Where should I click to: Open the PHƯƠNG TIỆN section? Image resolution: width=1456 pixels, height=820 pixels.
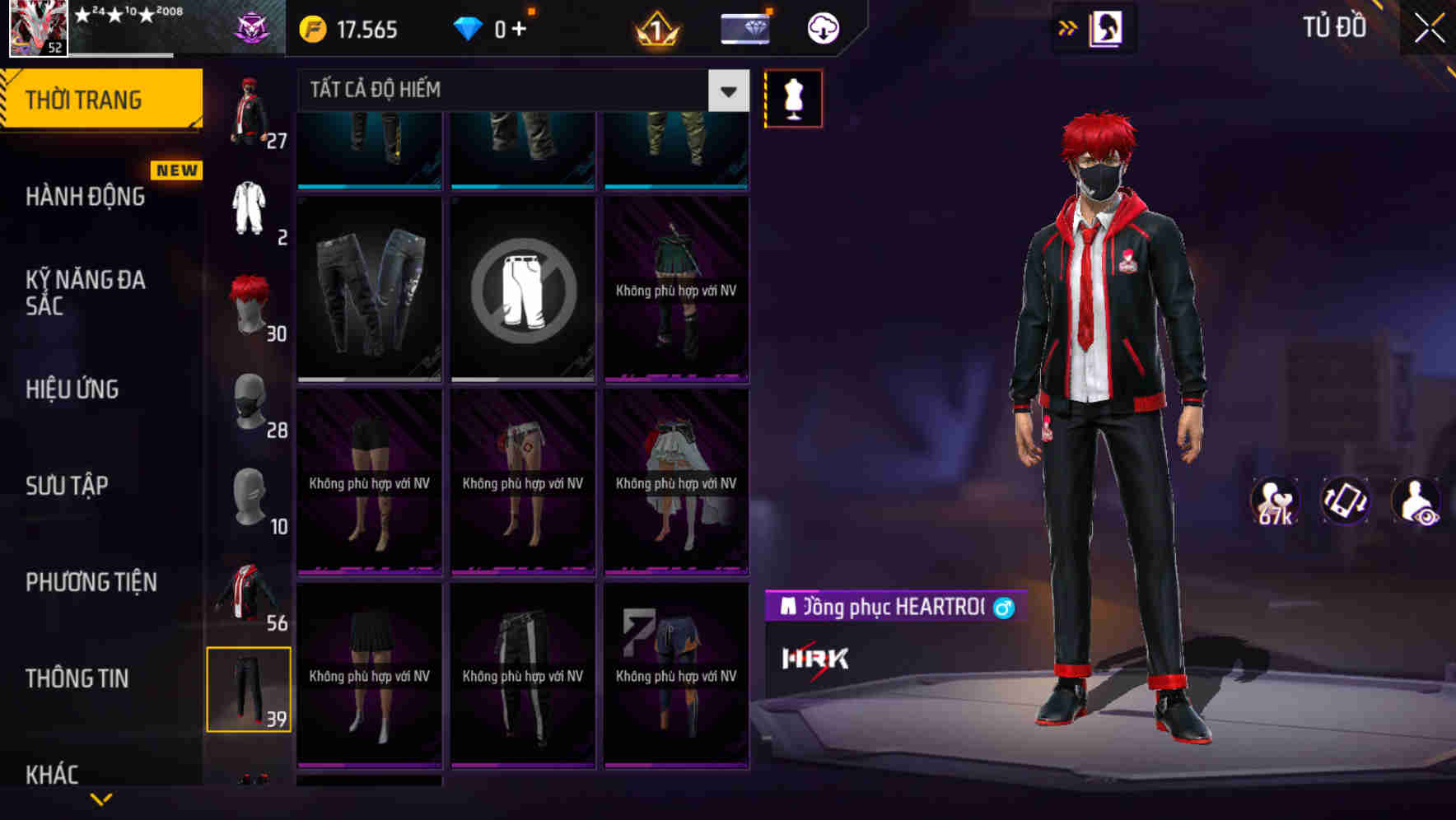pos(91,582)
